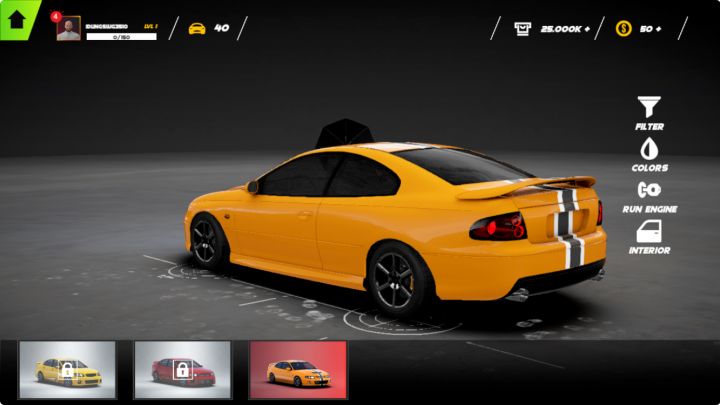Open the Filter options
The width and height of the screenshot is (720, 405).
coord(649,112)
